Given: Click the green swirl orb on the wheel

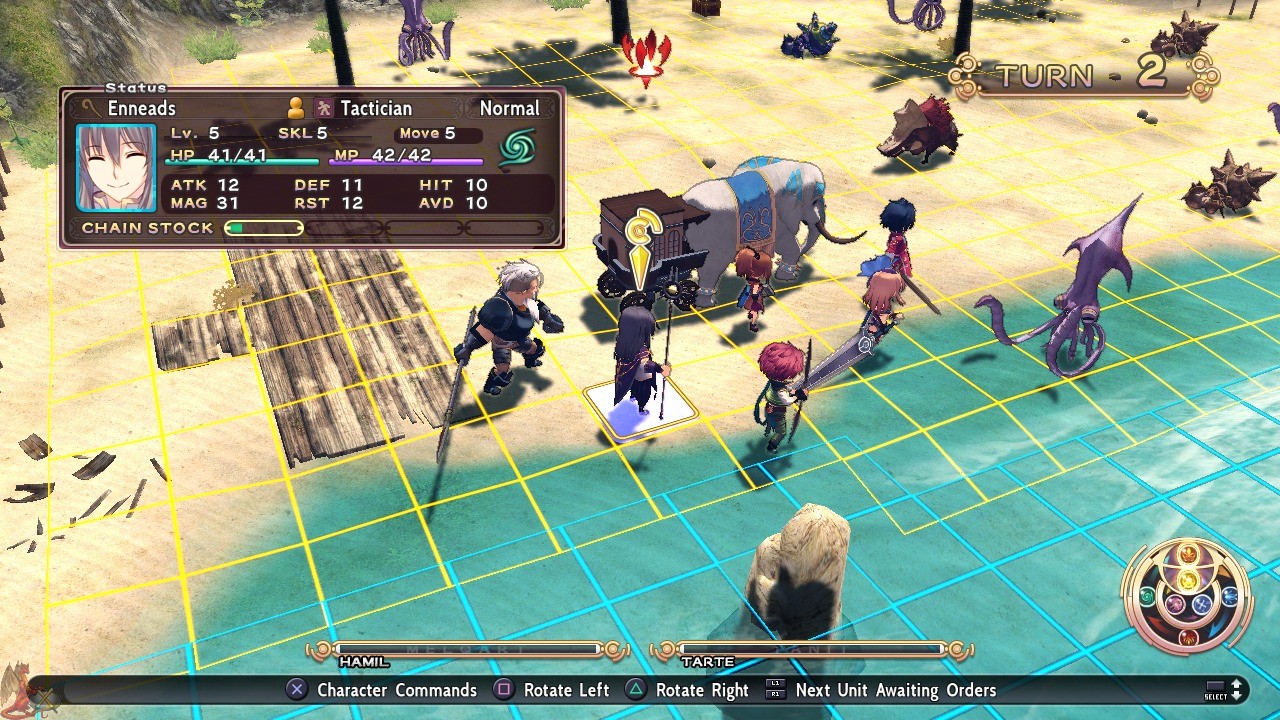Looking at the screenshot, I should click(x=1146, y=597).
